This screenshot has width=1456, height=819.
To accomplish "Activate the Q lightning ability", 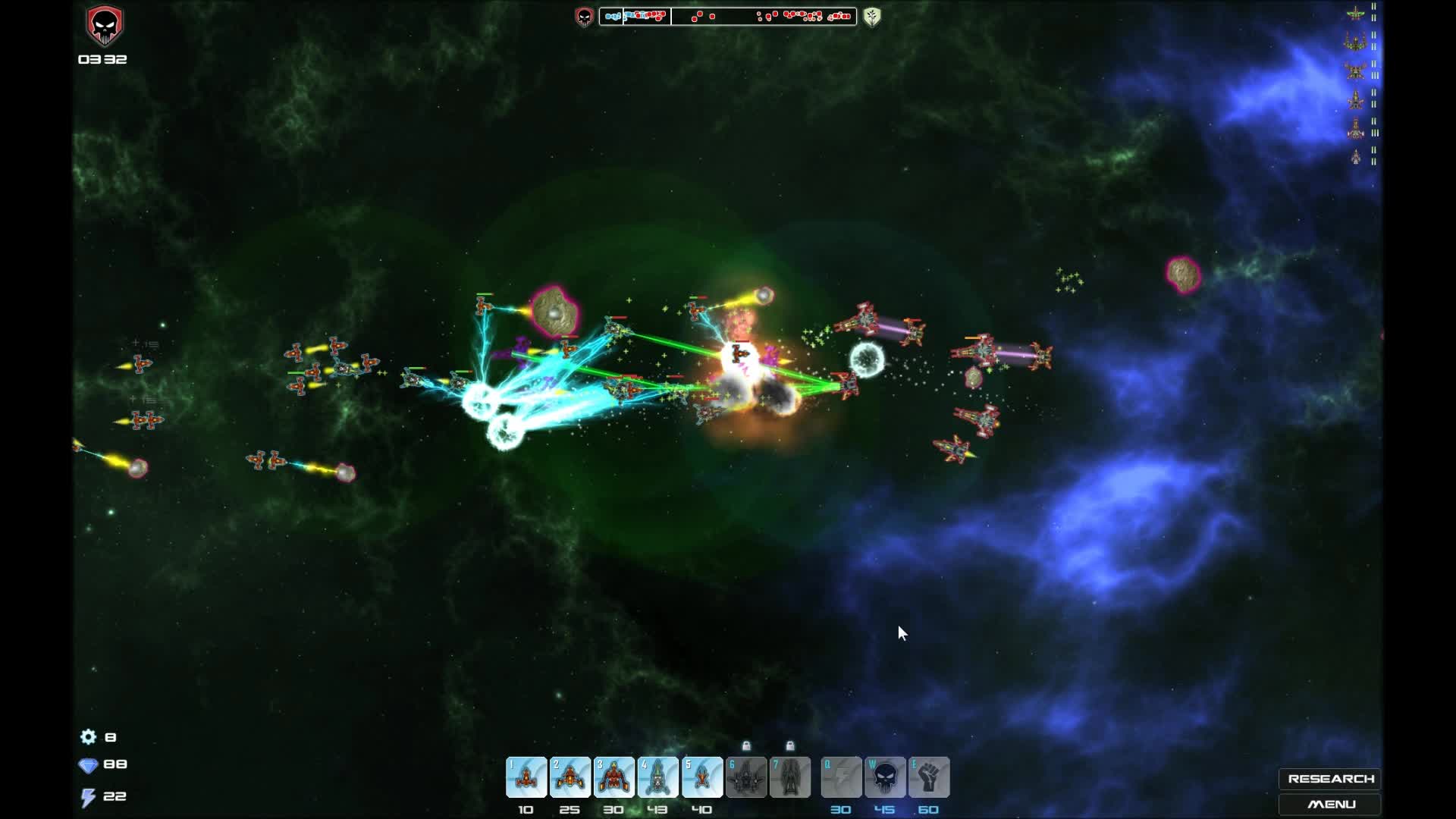I will coord(842,777).
